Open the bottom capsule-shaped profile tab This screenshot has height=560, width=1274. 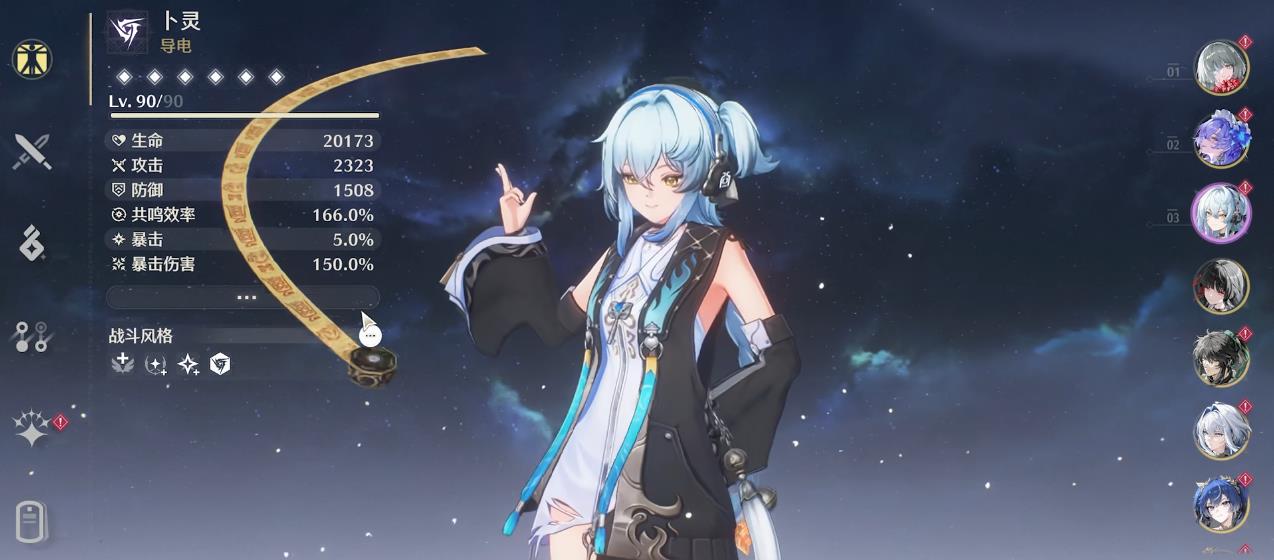click(32, 520)
